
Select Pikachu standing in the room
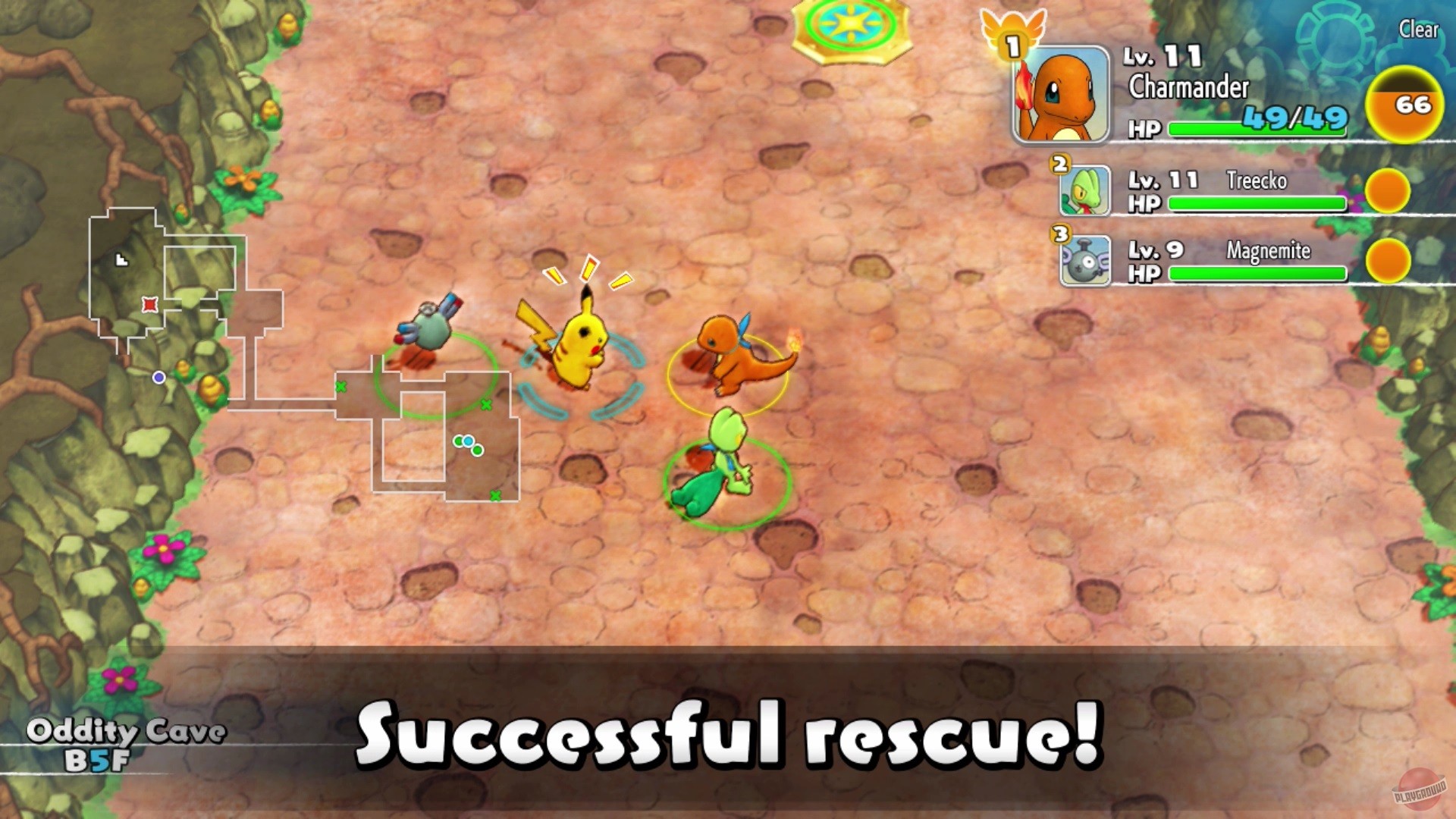(580, 349)
